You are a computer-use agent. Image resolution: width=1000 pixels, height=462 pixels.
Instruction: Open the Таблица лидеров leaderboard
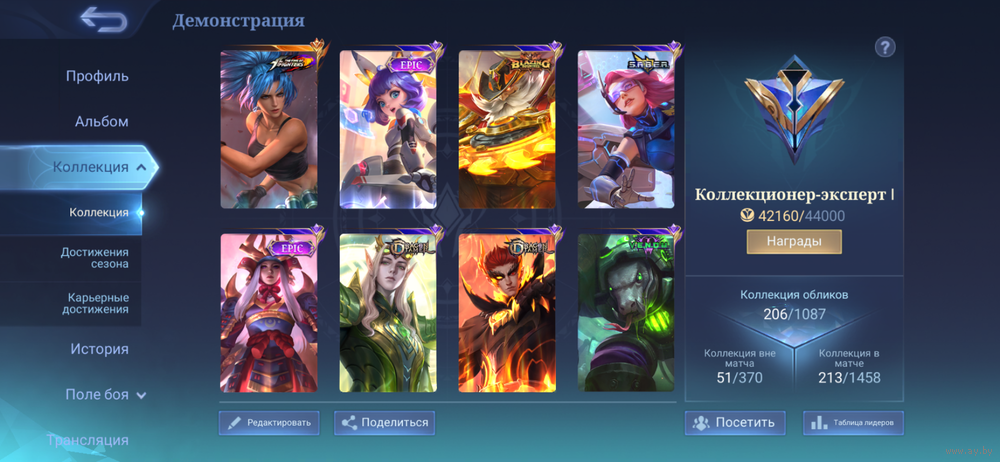pyautogui.click(x=853, y=423)
